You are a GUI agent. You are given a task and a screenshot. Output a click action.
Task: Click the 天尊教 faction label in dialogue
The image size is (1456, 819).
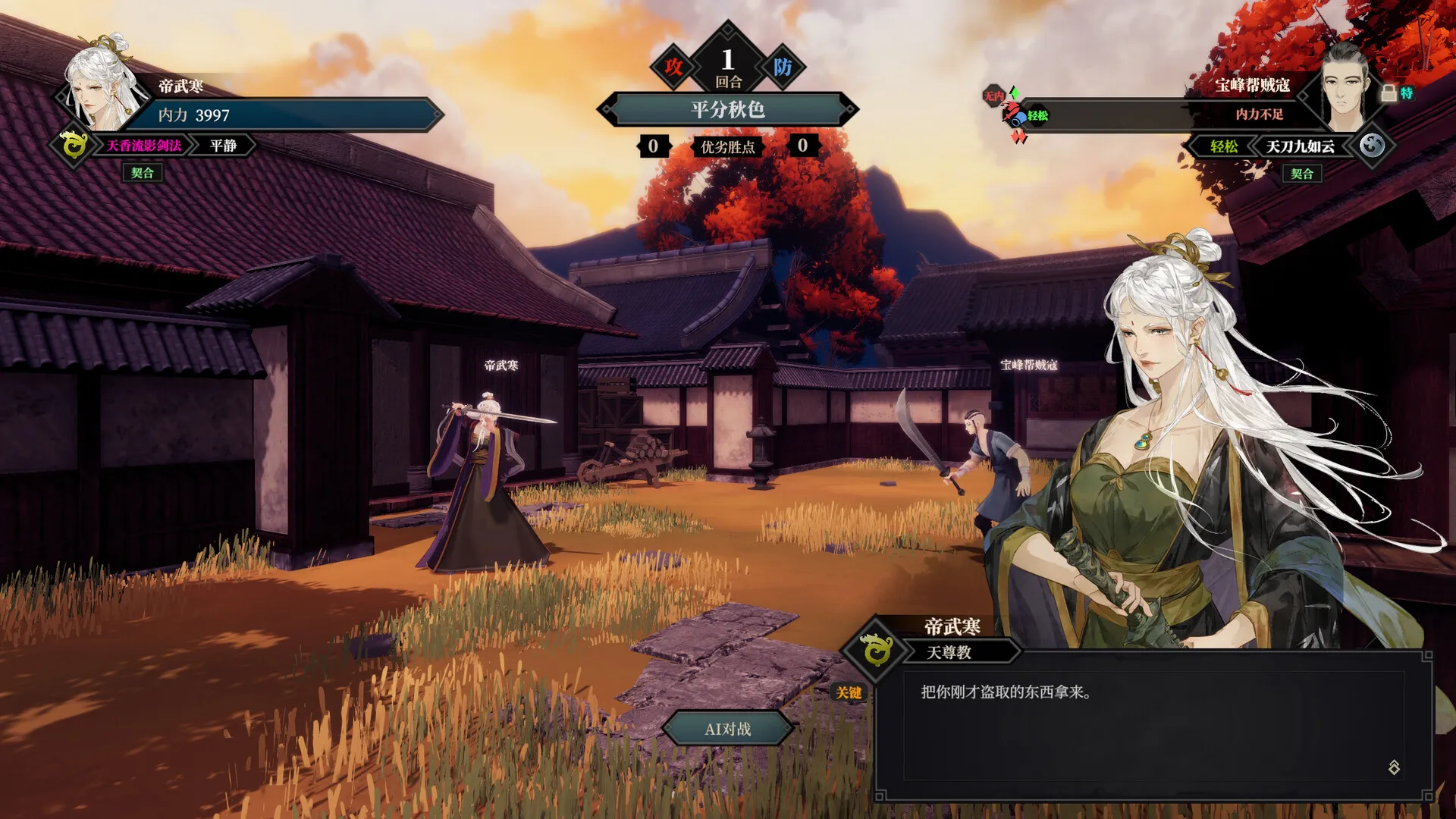coord(949,652)
